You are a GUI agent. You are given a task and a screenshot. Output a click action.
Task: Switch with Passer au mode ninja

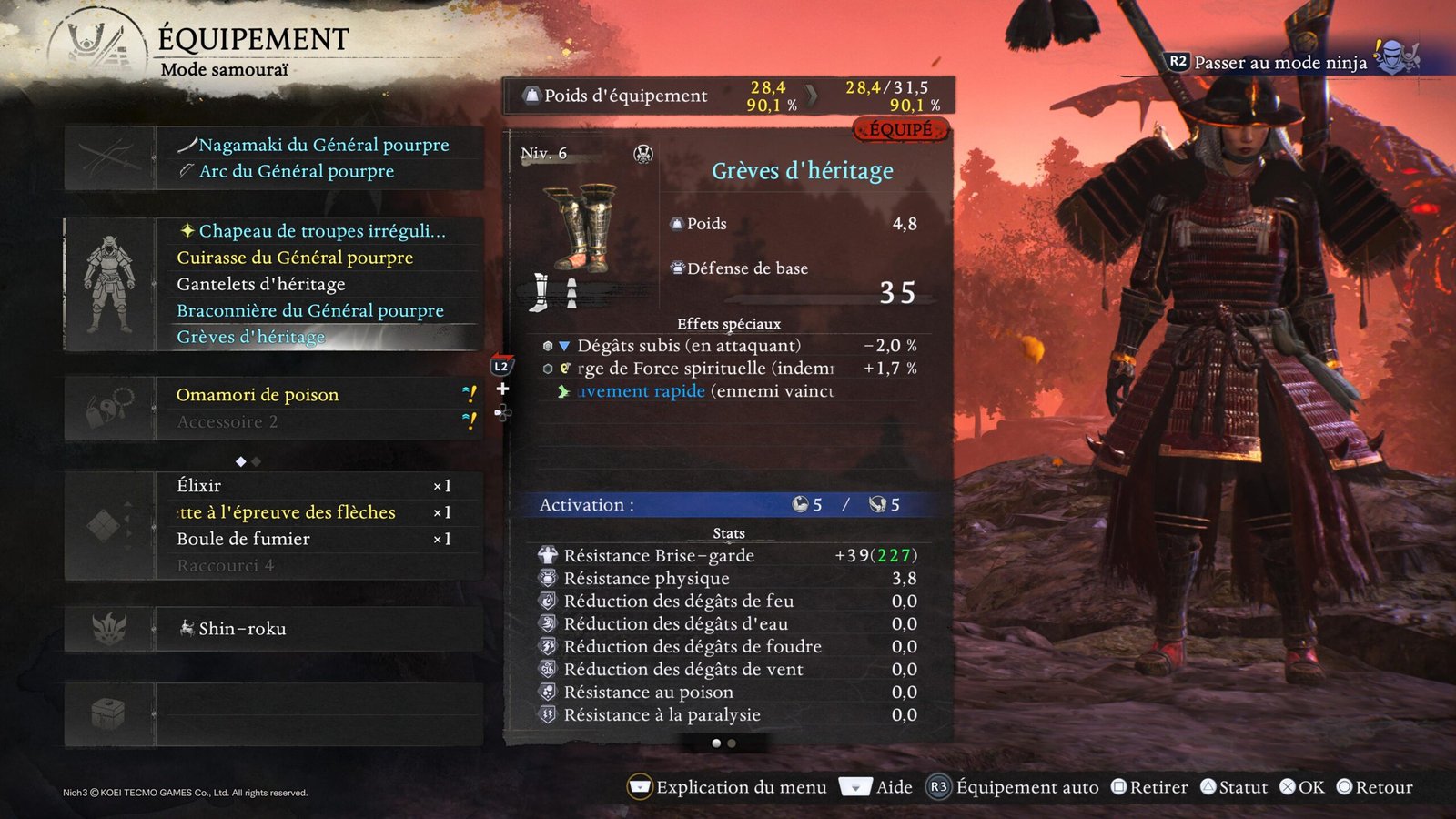tap(1279, 63)
